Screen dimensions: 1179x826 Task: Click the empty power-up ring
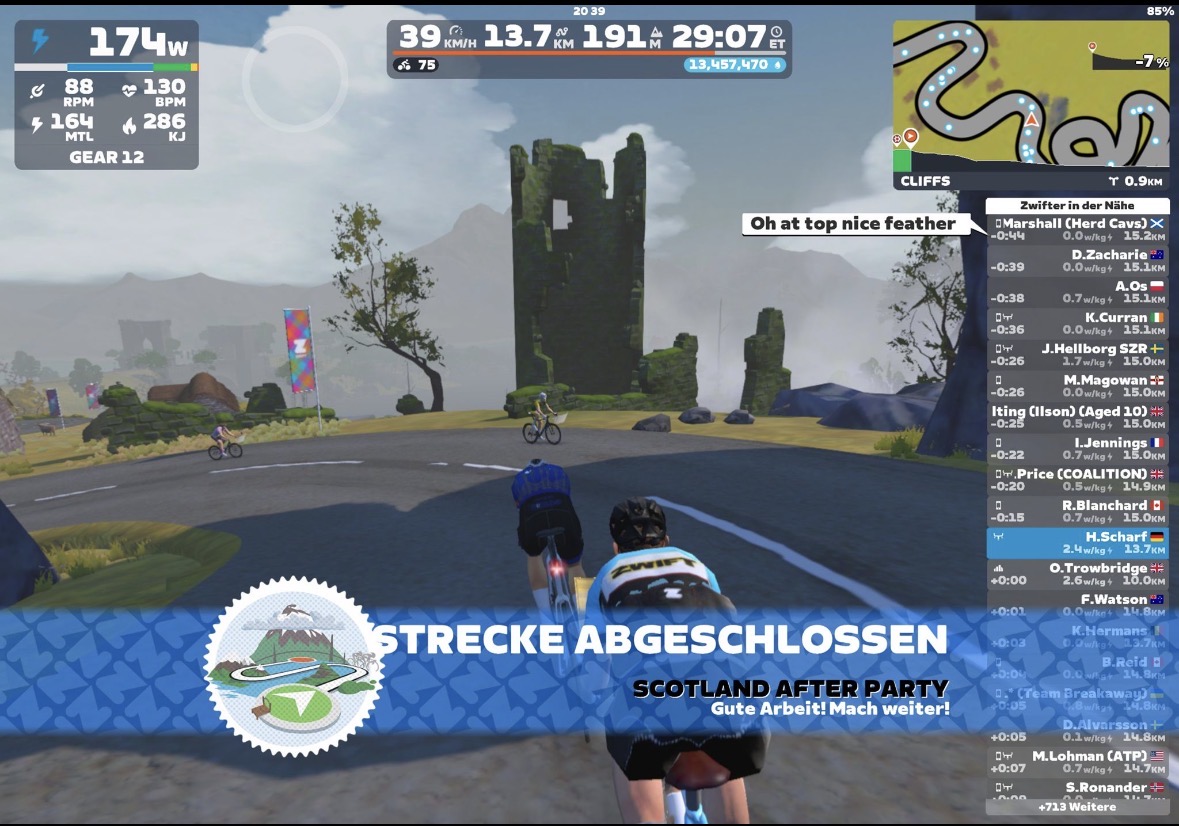(x=295, y=79)
